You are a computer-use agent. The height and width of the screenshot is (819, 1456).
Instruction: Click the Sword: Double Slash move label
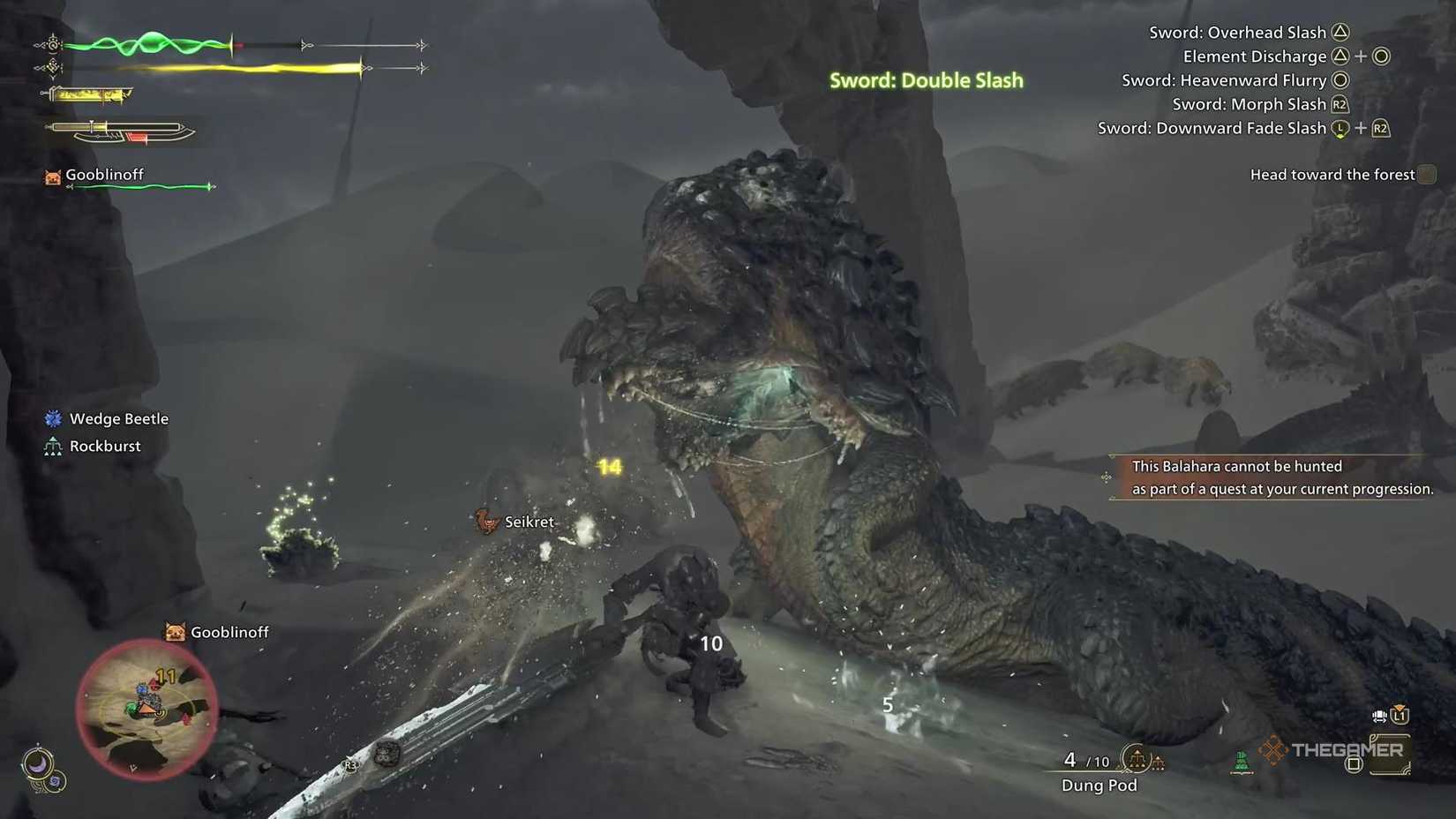click(926, 79)
